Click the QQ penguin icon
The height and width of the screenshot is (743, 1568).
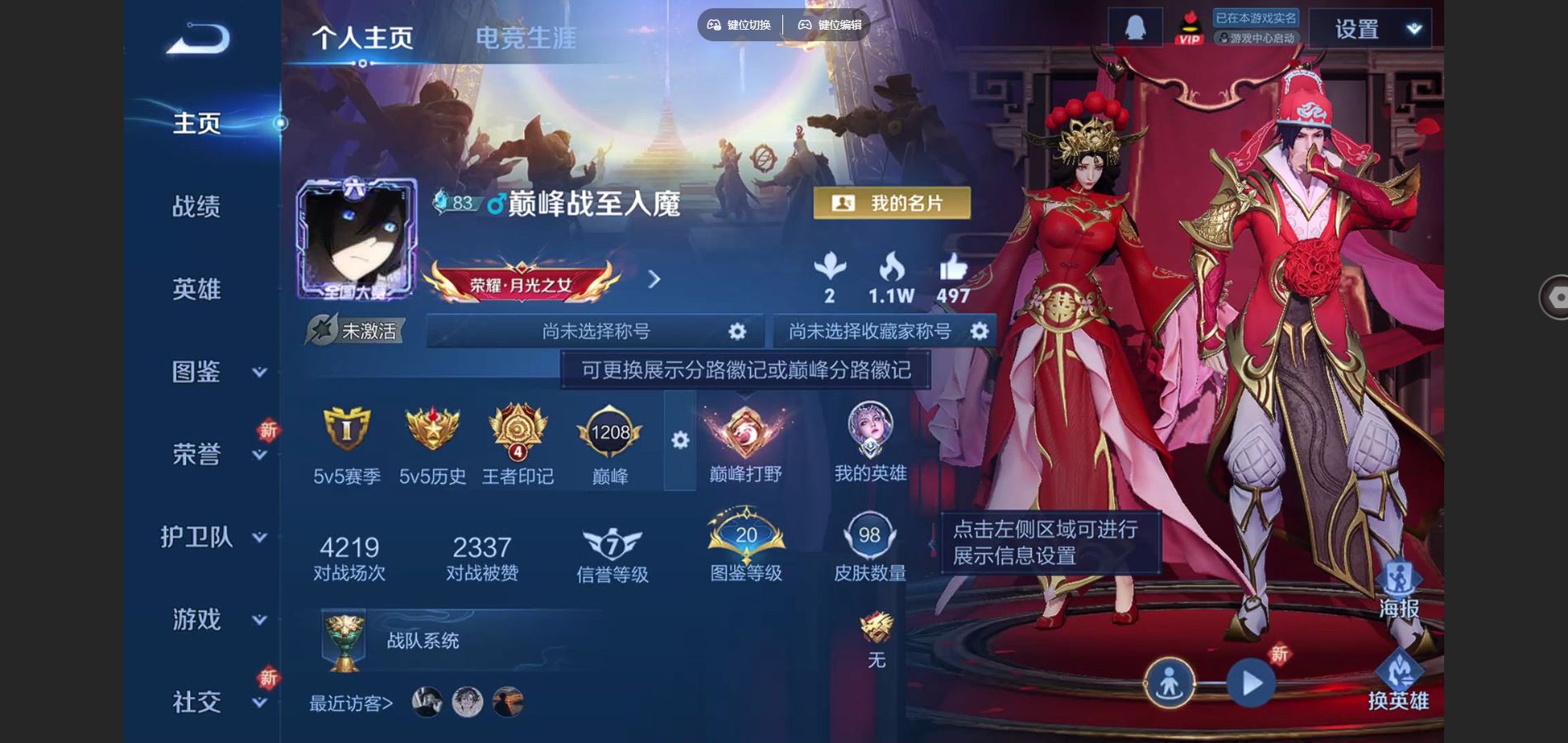click(1135, 26)
